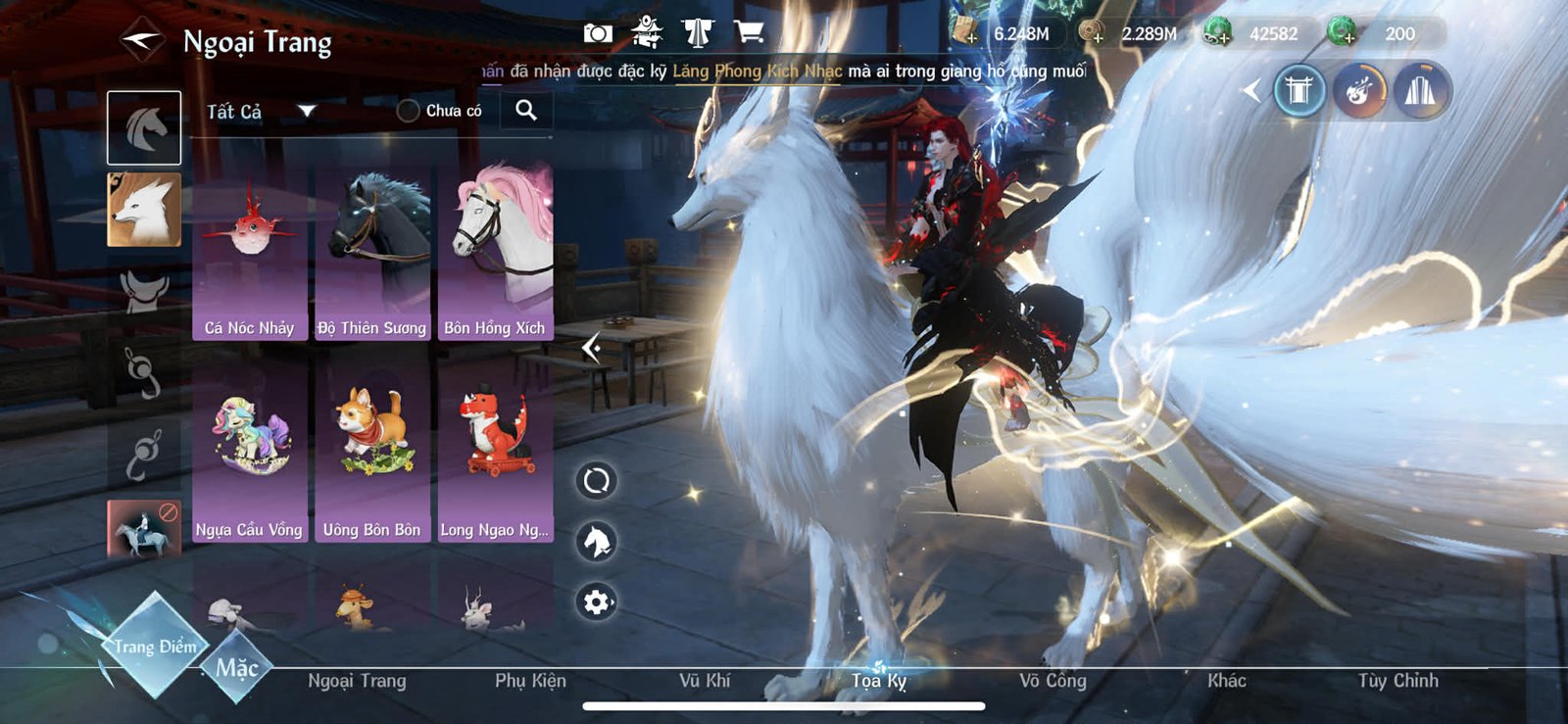Open the 'Tất Cả' filter dropdown
The image size is (1568, 724).
[260, 111]
